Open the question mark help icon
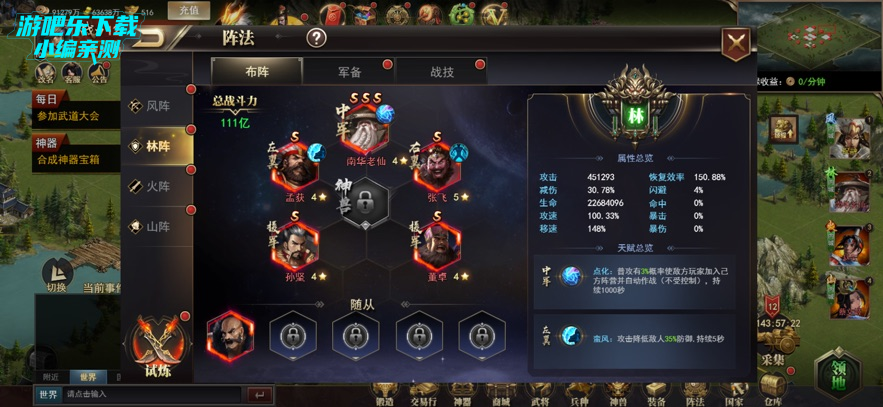 (316, 39)
